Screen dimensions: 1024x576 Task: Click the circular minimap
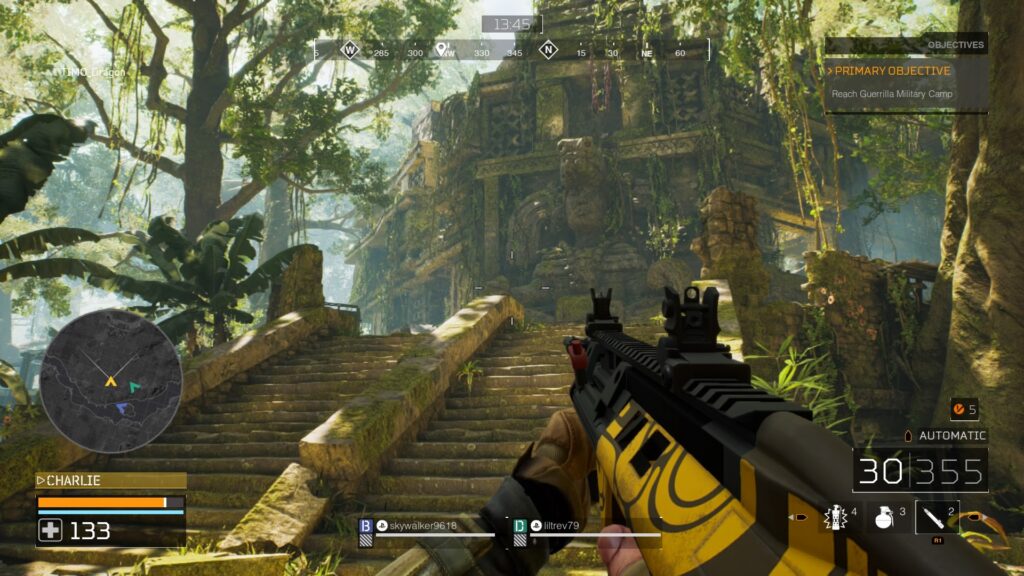click(x=111, y=381)
